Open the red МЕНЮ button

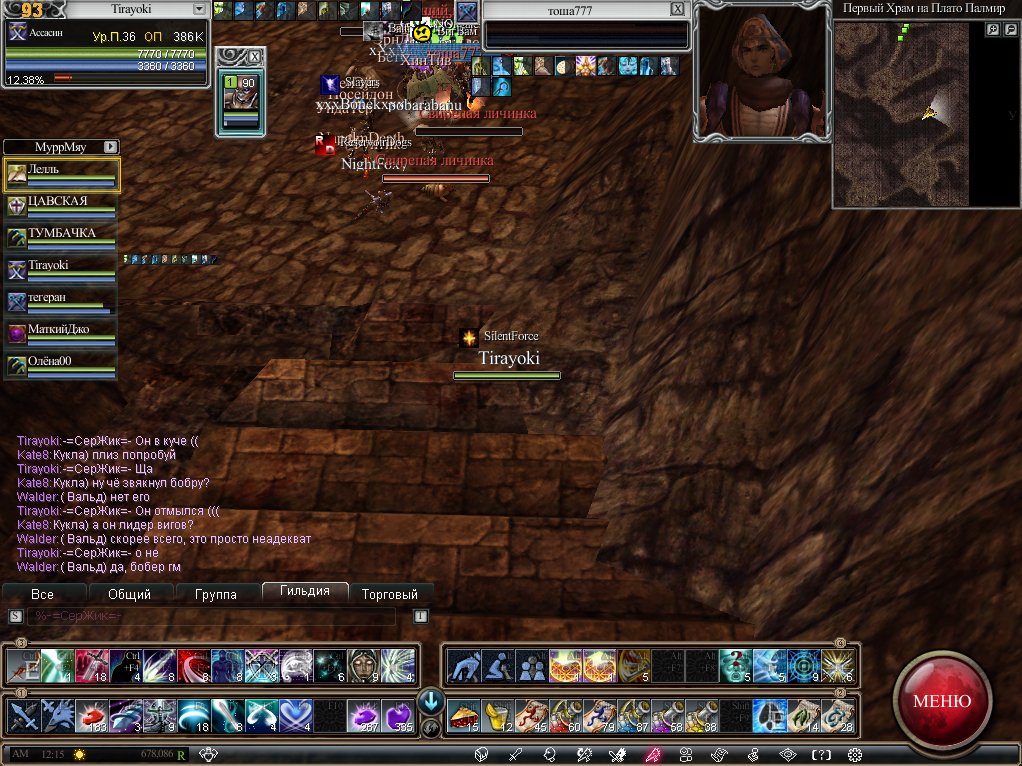[x=941, y=700]
